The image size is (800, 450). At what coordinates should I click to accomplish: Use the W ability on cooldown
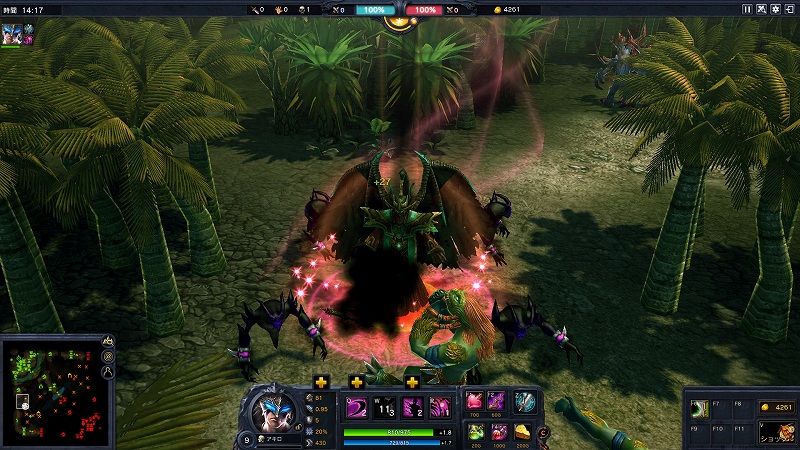click(x=384, y=408)
